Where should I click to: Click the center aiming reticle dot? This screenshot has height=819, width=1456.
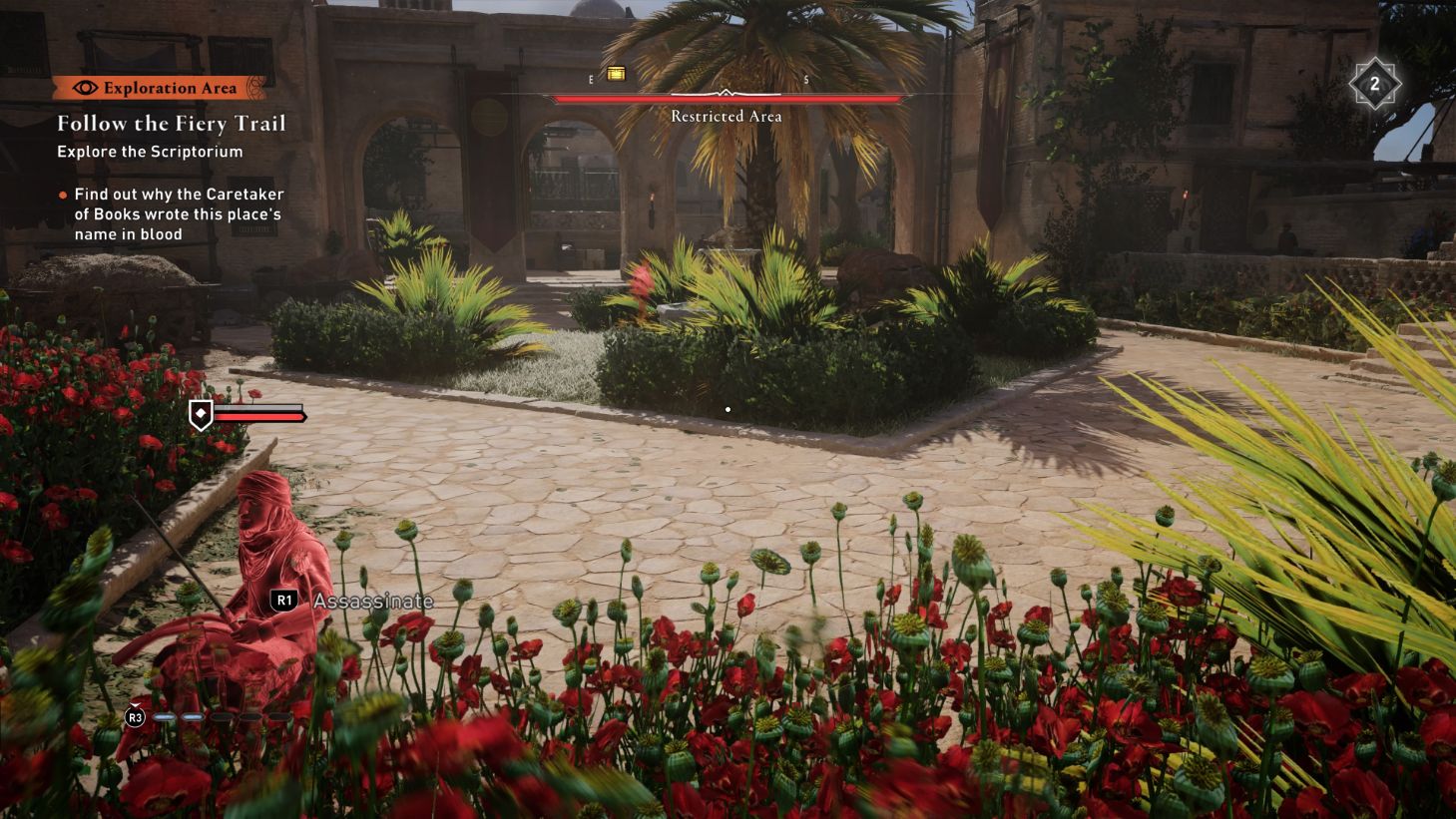click(728, 409)
